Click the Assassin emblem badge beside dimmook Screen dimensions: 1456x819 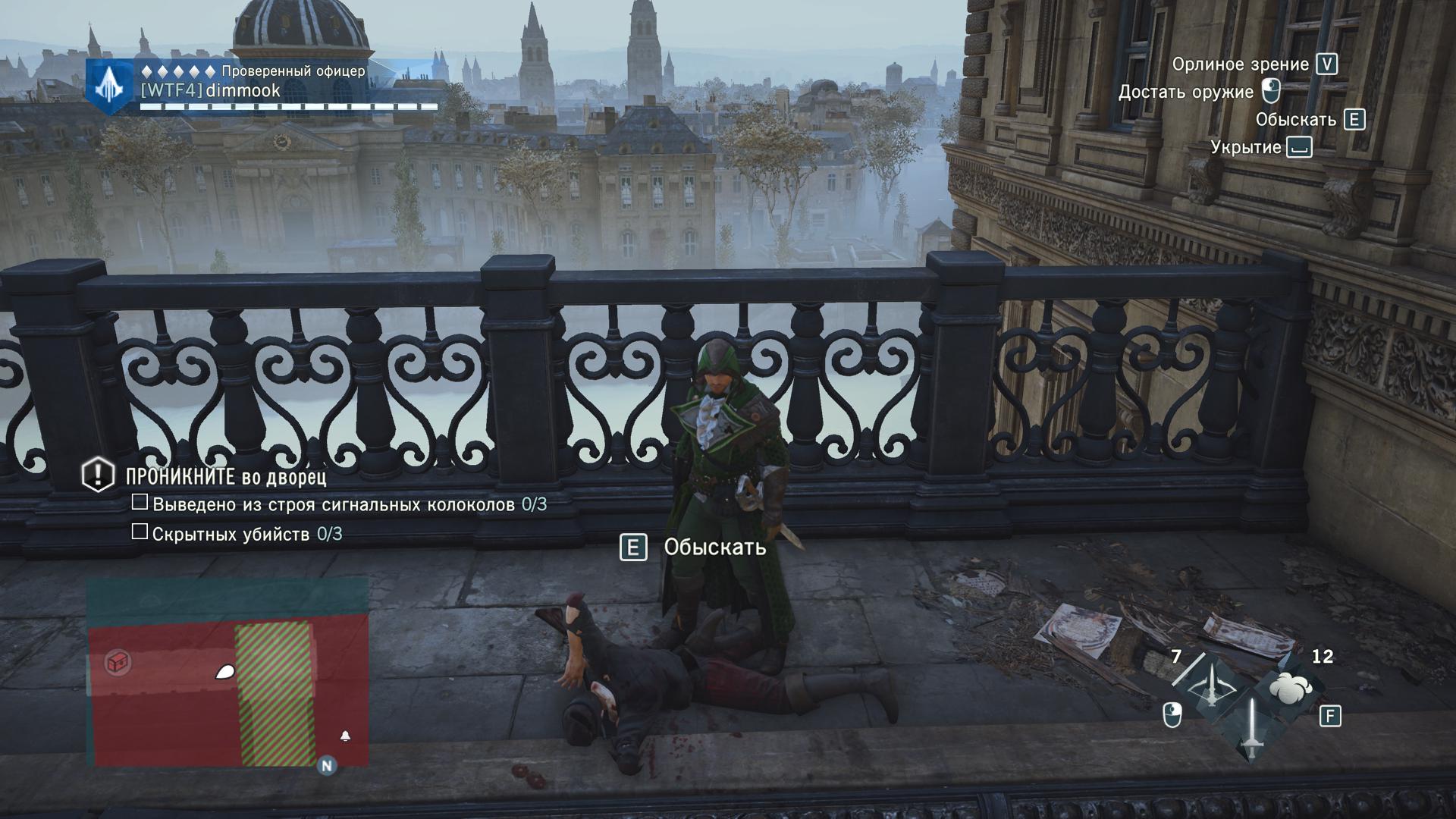[111, 86]
